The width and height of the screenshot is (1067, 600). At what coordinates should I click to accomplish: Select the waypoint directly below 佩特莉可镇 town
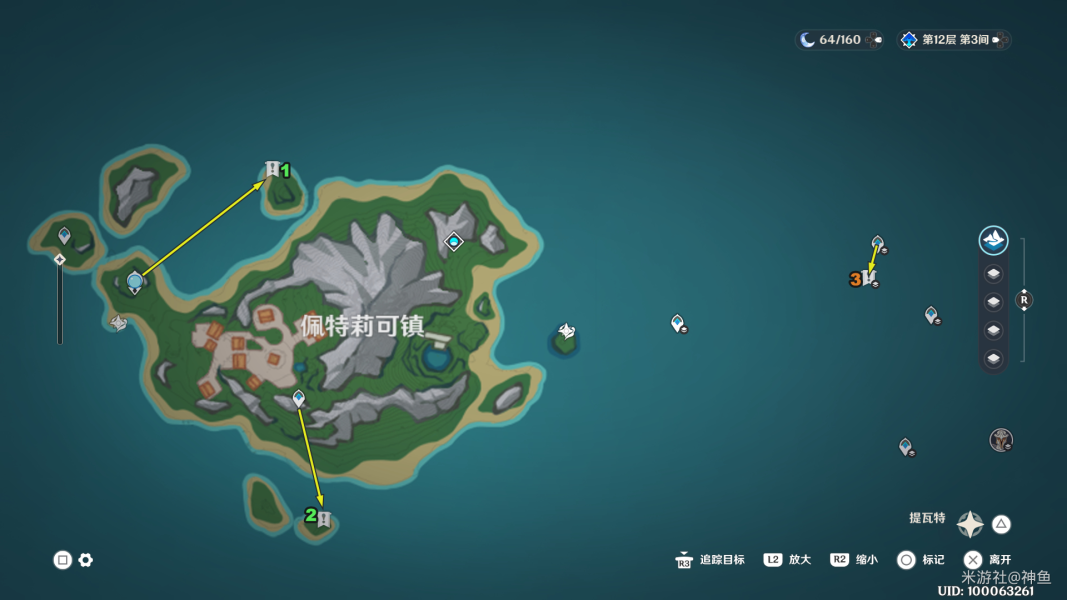[x=298, y=399]
